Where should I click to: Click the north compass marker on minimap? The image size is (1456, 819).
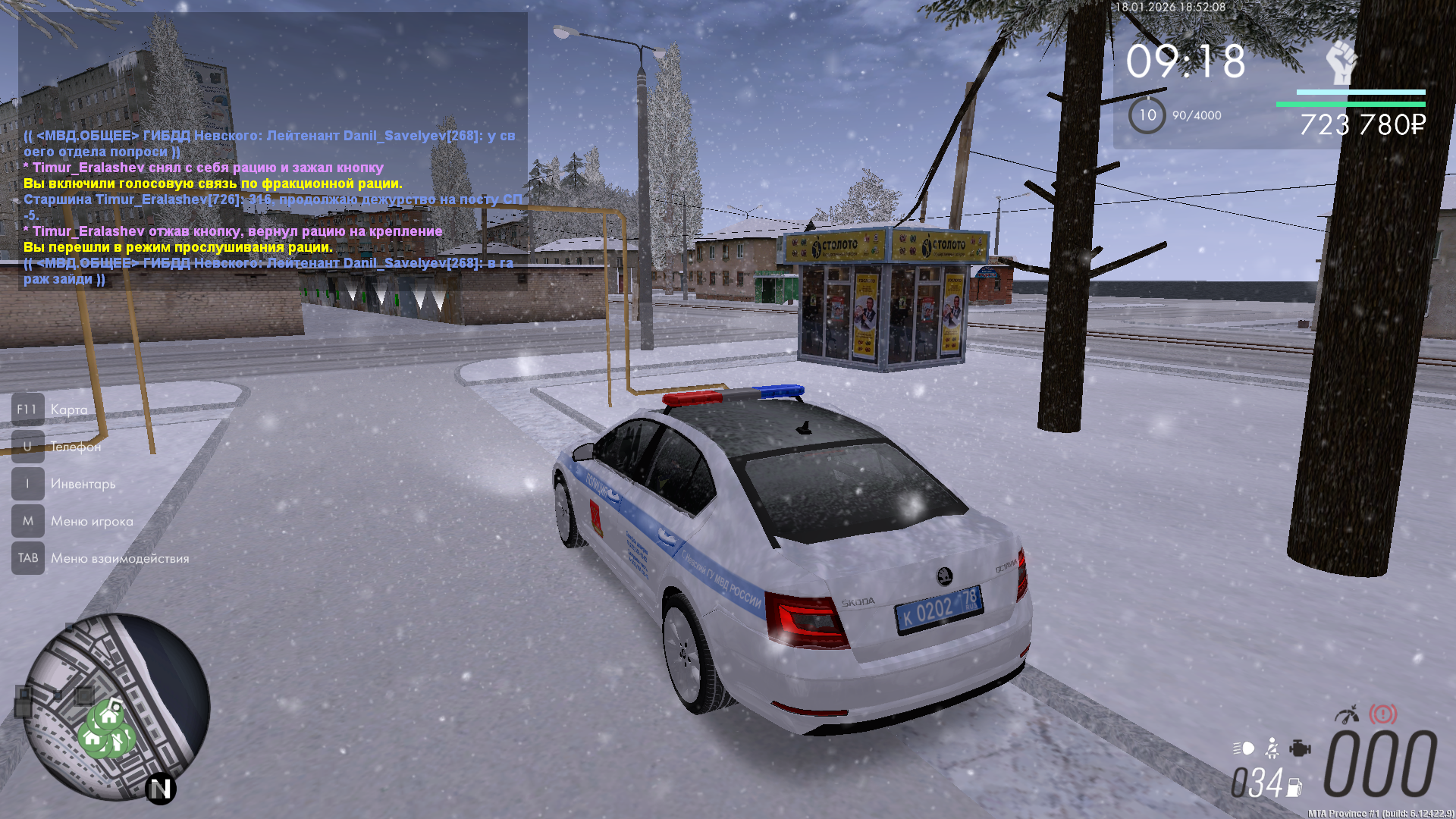pyautogui.click(x=161, y=789)
